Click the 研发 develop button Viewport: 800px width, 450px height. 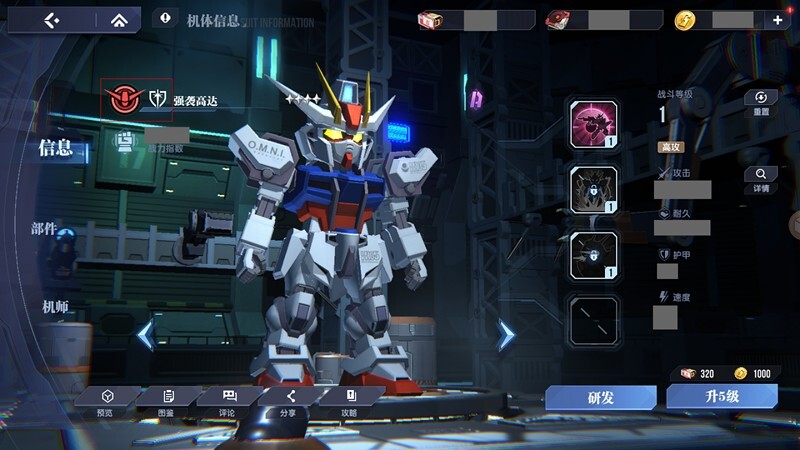pos(600,397)
